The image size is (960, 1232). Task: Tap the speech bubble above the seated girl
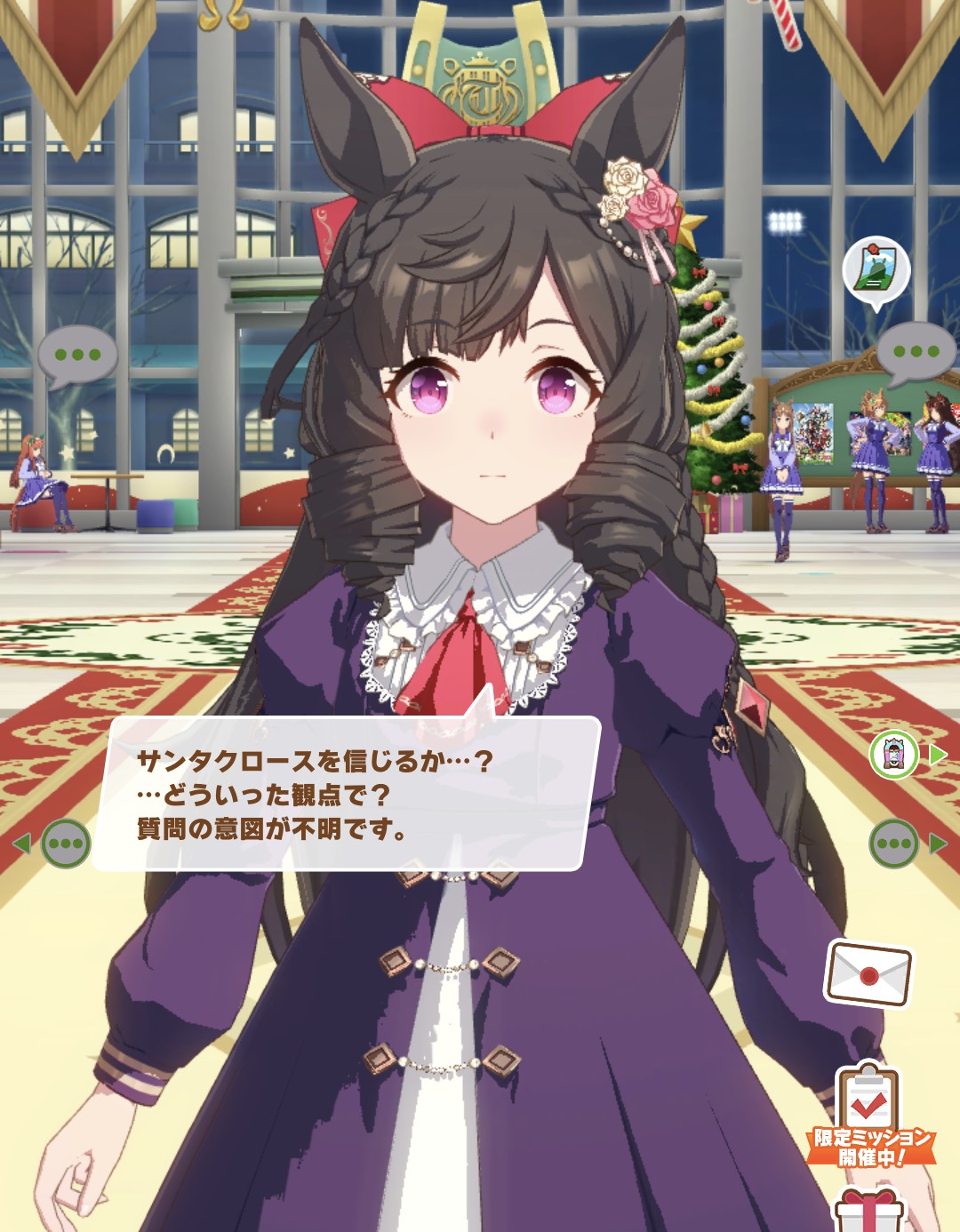77,356
